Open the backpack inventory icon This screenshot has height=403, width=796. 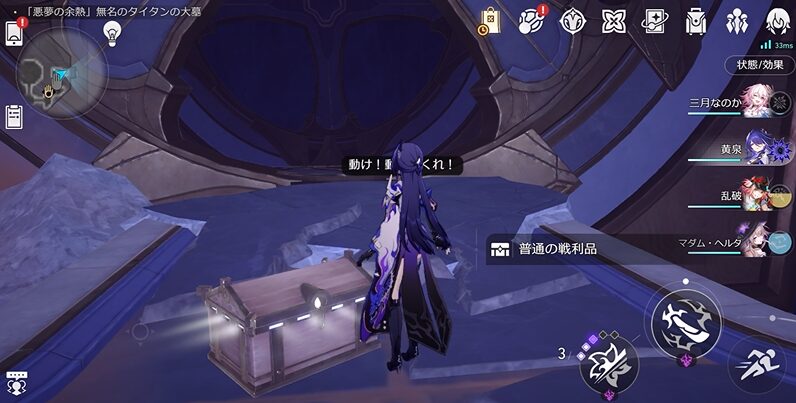696,20
